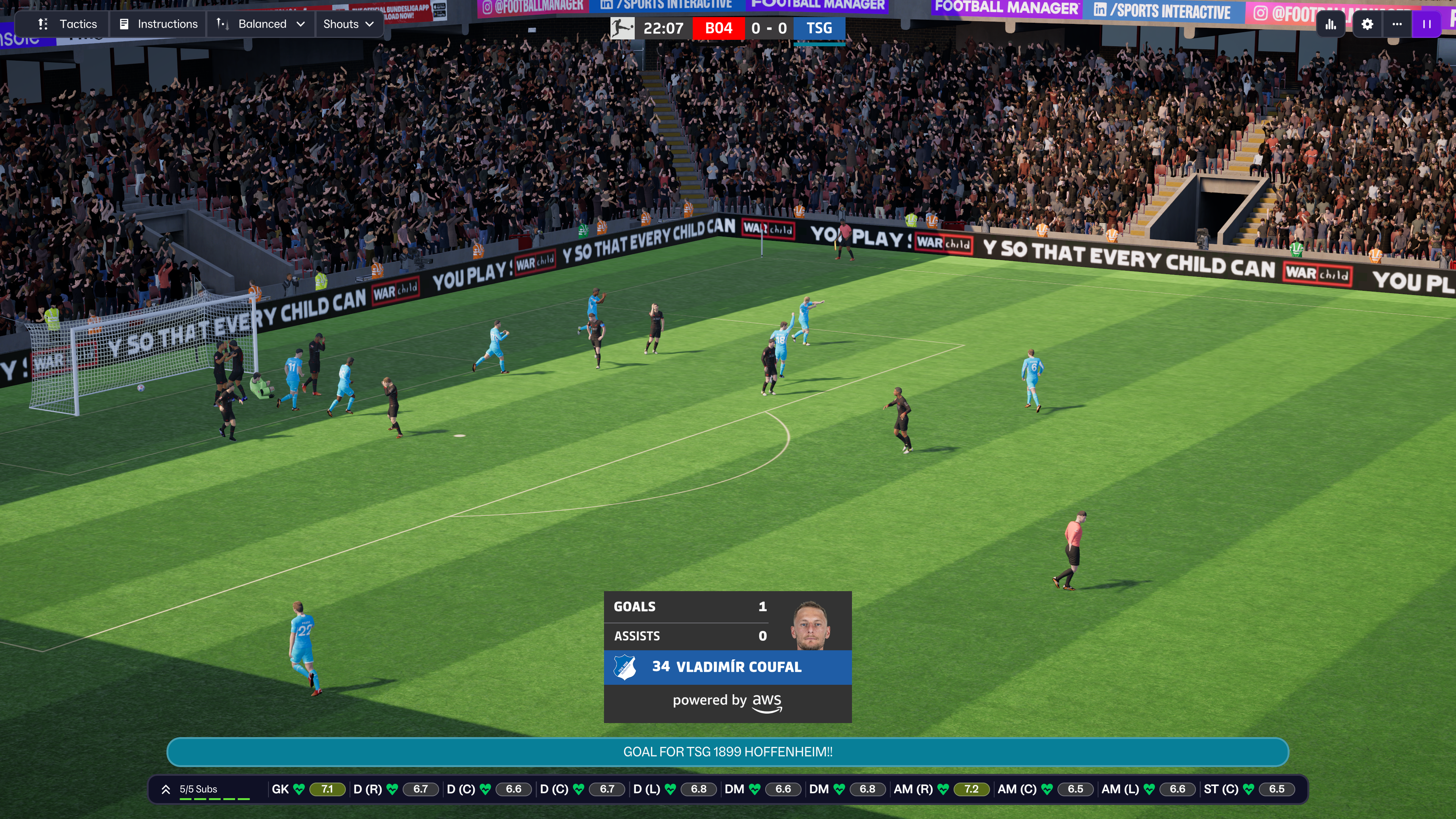Viewport: 1456px width, 819px height.
Task: Open the Instructions menu
Action: (x=159, y=24)
